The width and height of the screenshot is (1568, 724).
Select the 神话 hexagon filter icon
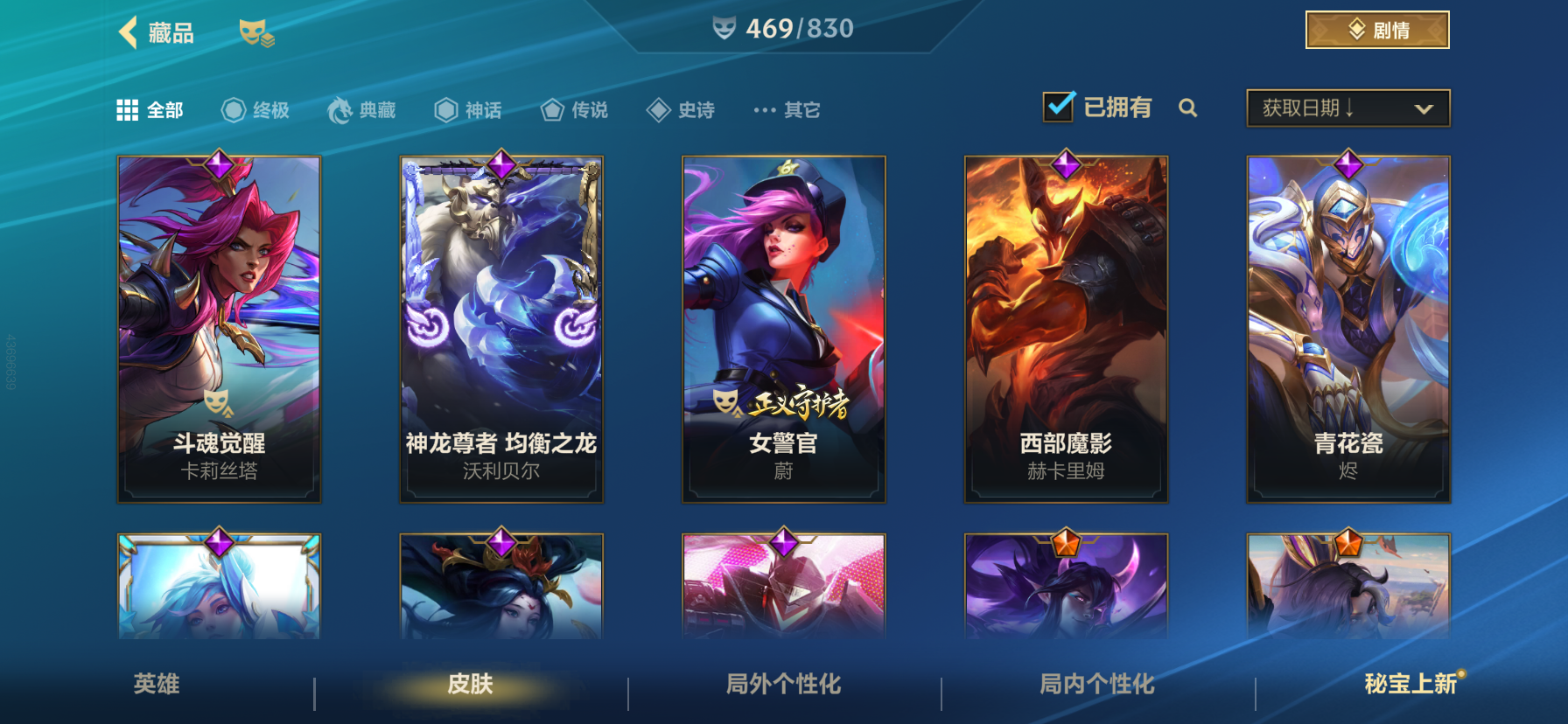(x=446, y=108)
